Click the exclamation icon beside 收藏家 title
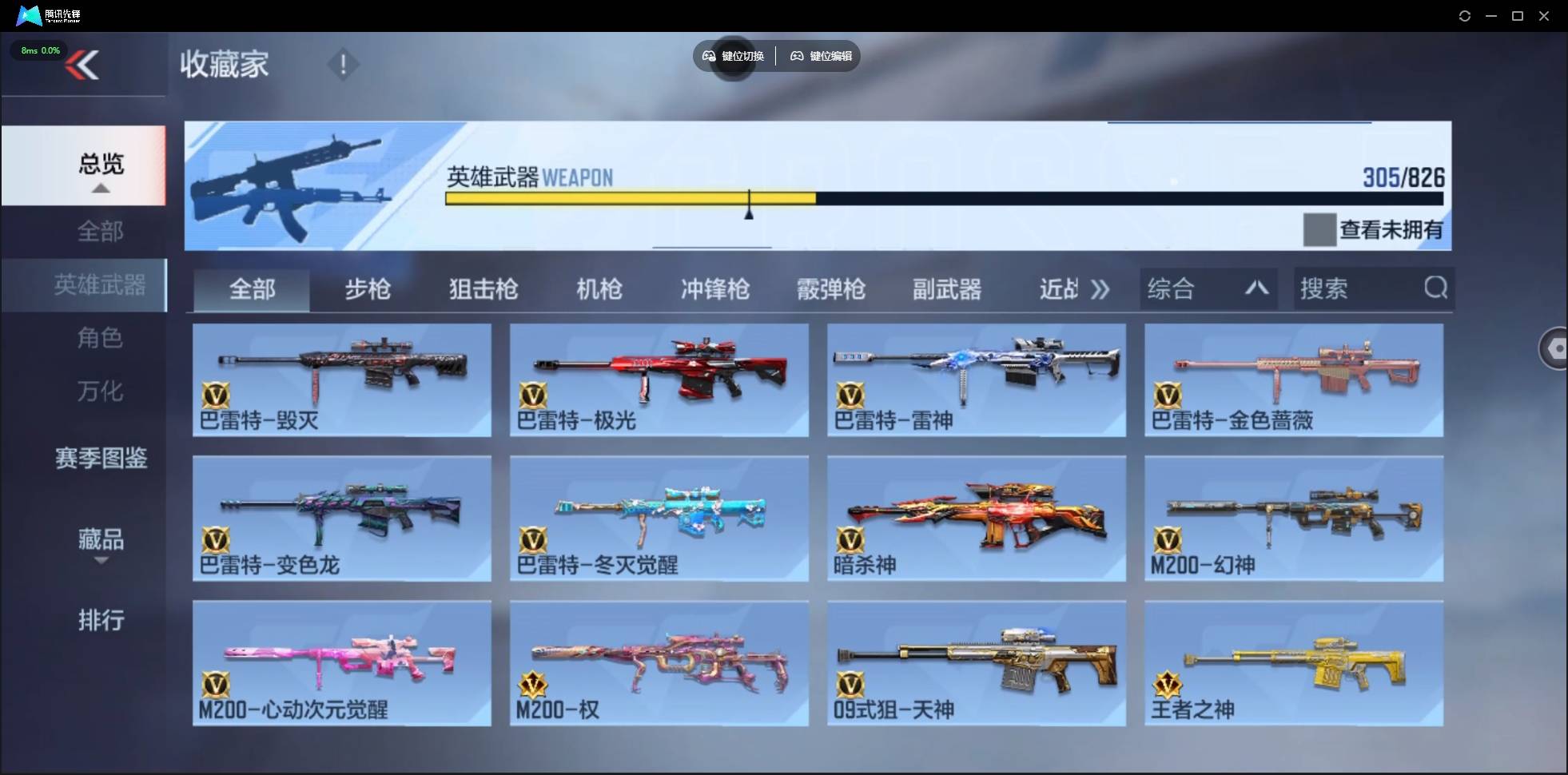 [344, 64]
